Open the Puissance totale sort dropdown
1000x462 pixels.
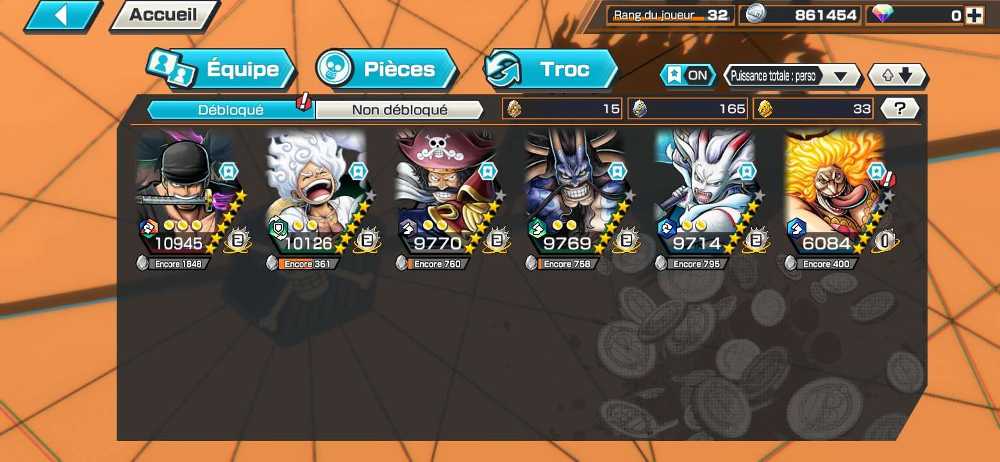(x=793, y=76)
